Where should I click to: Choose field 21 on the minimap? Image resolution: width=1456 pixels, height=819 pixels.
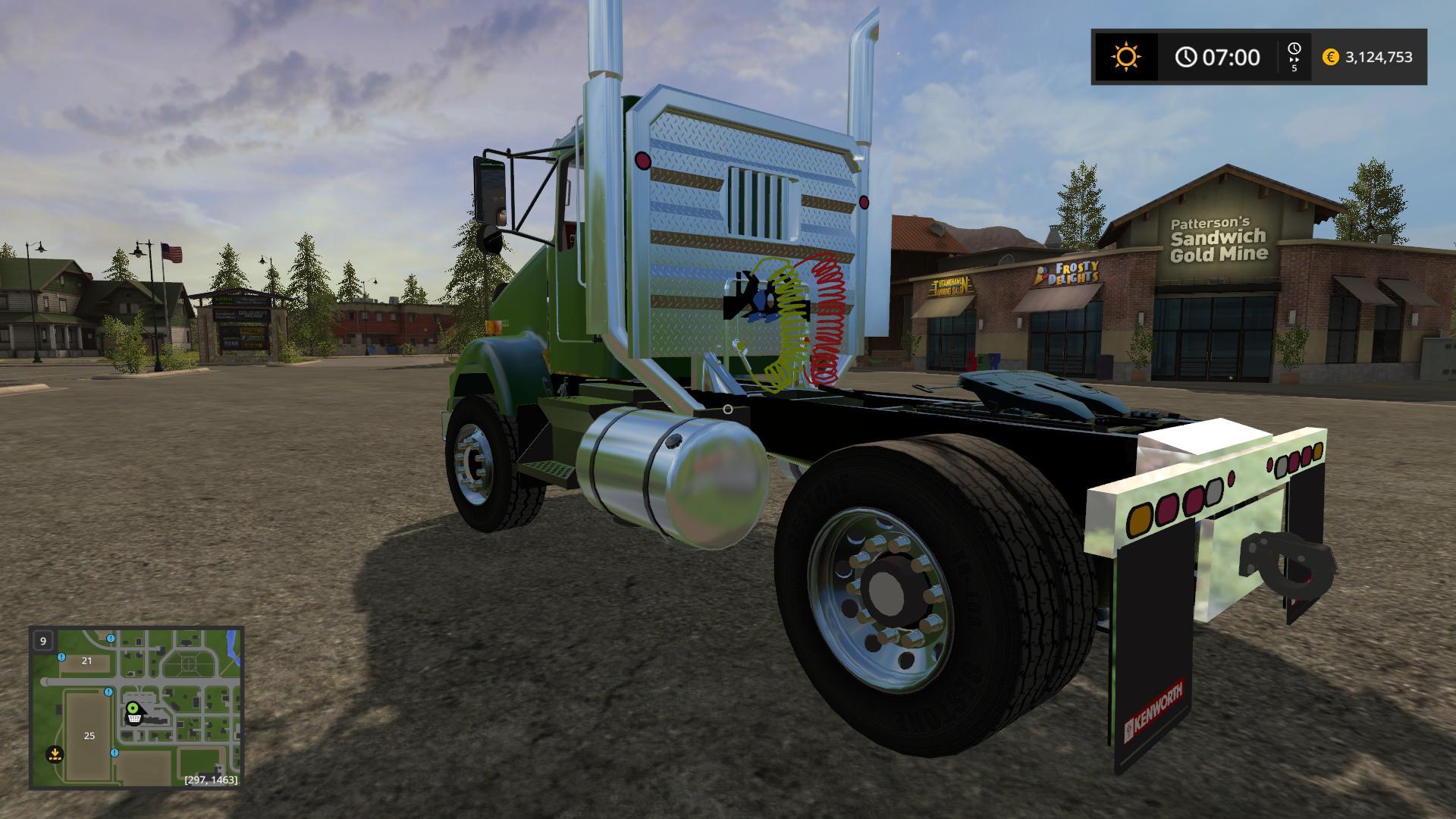86,661
